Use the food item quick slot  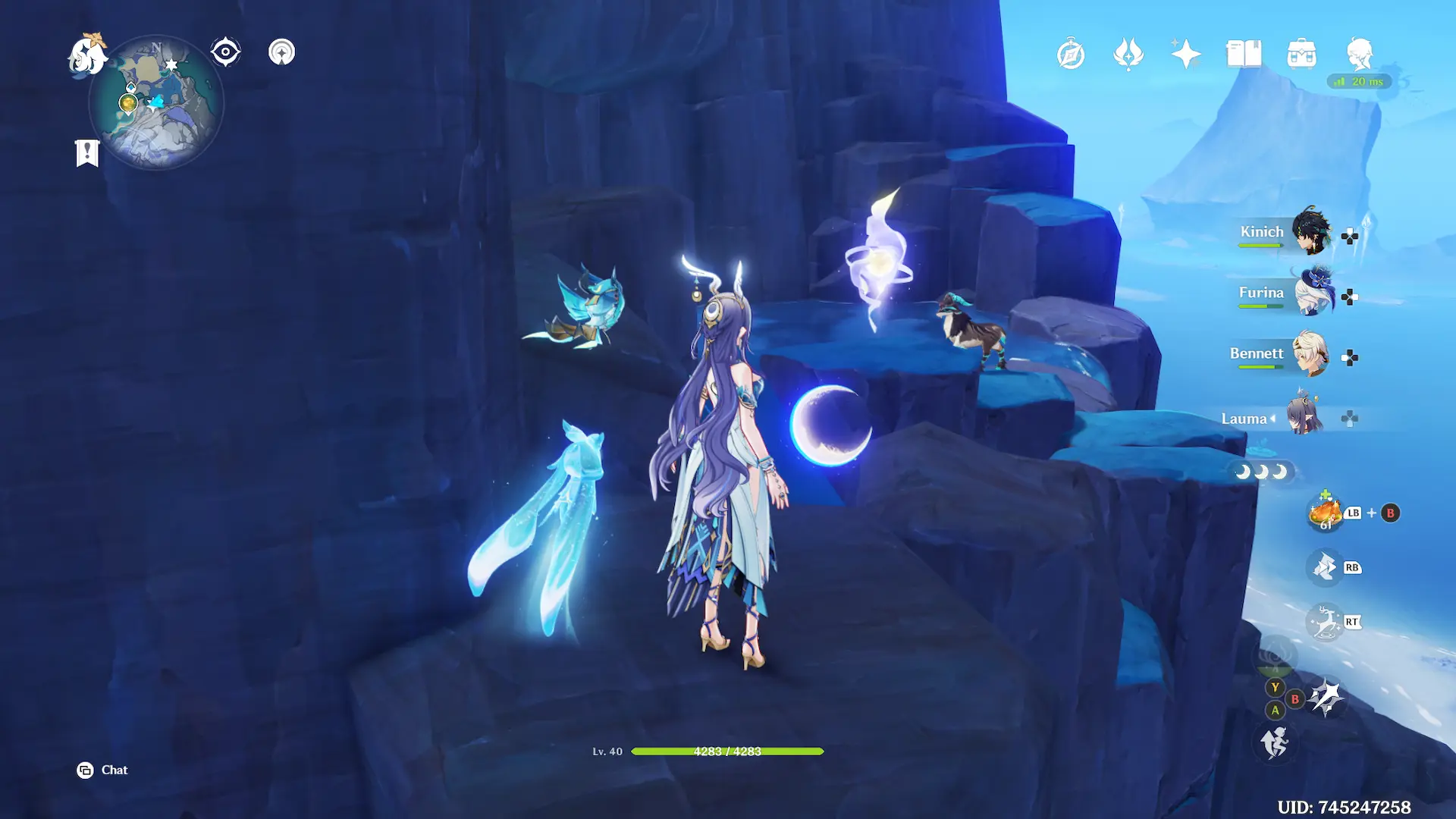pyautogui.click(x=1326, y=513)
